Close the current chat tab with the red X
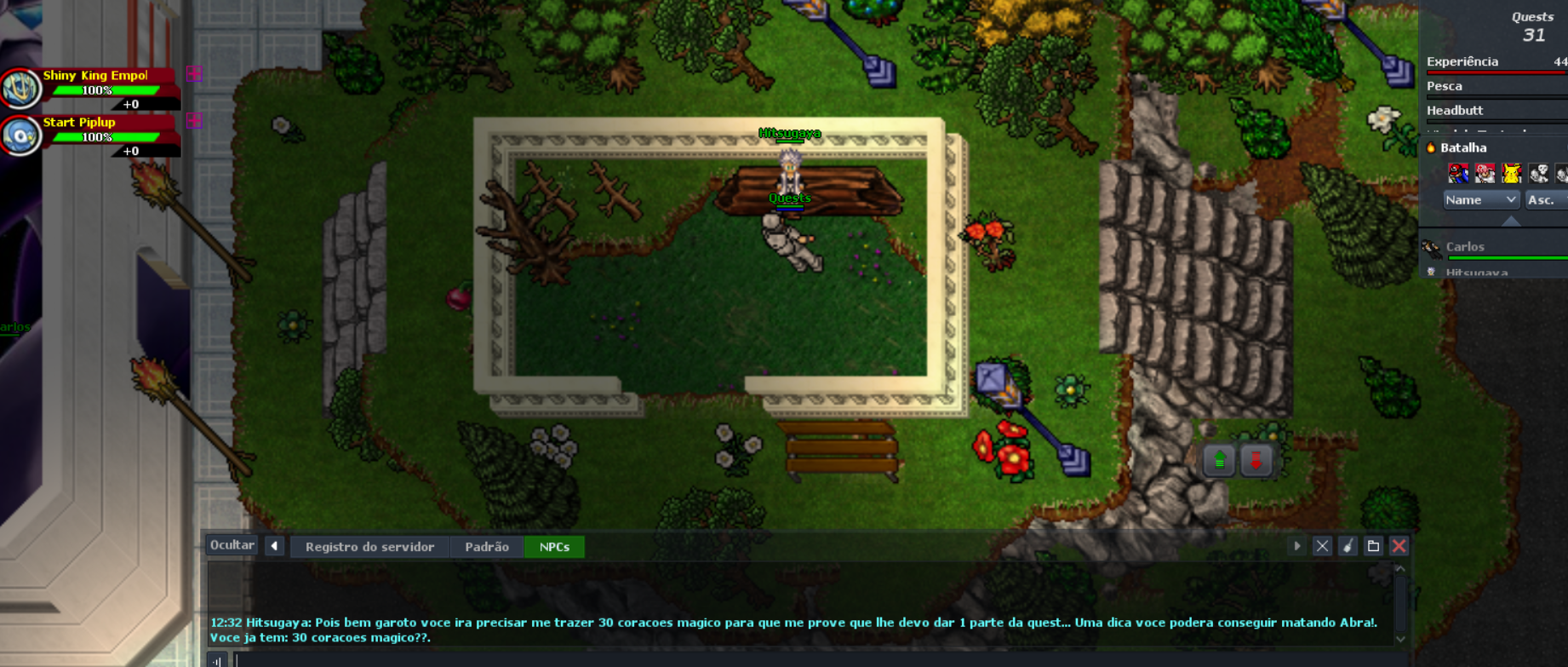 pos(1399,546)
